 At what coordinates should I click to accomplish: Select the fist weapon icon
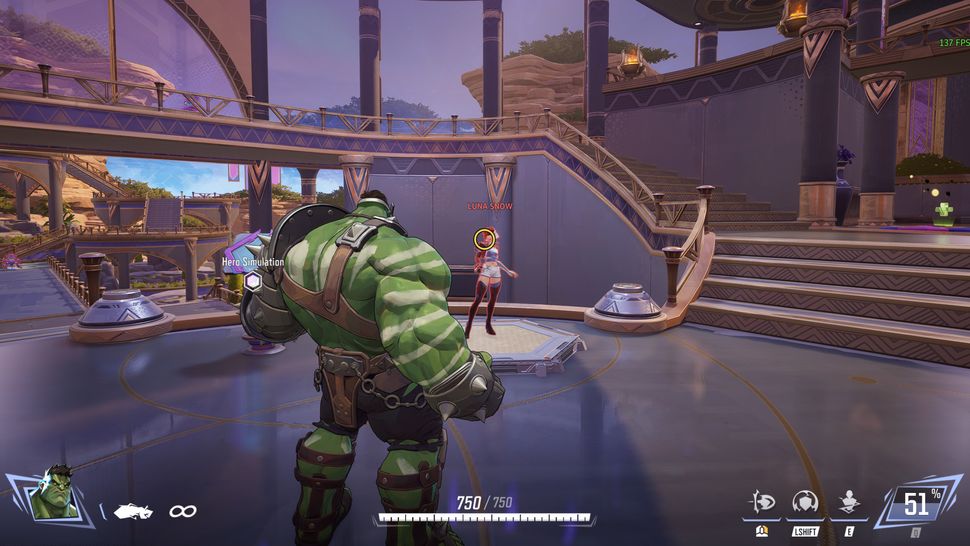coord(132,511)
